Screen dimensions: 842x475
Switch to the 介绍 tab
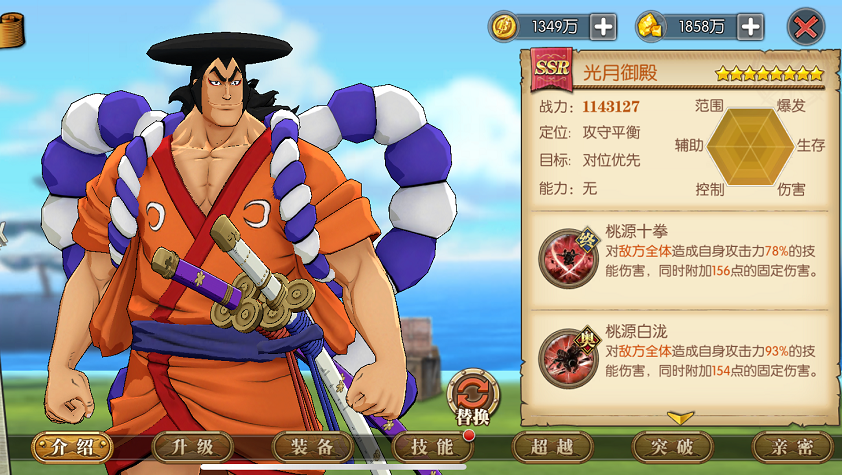pyautogui.click(x=72, y=447)
